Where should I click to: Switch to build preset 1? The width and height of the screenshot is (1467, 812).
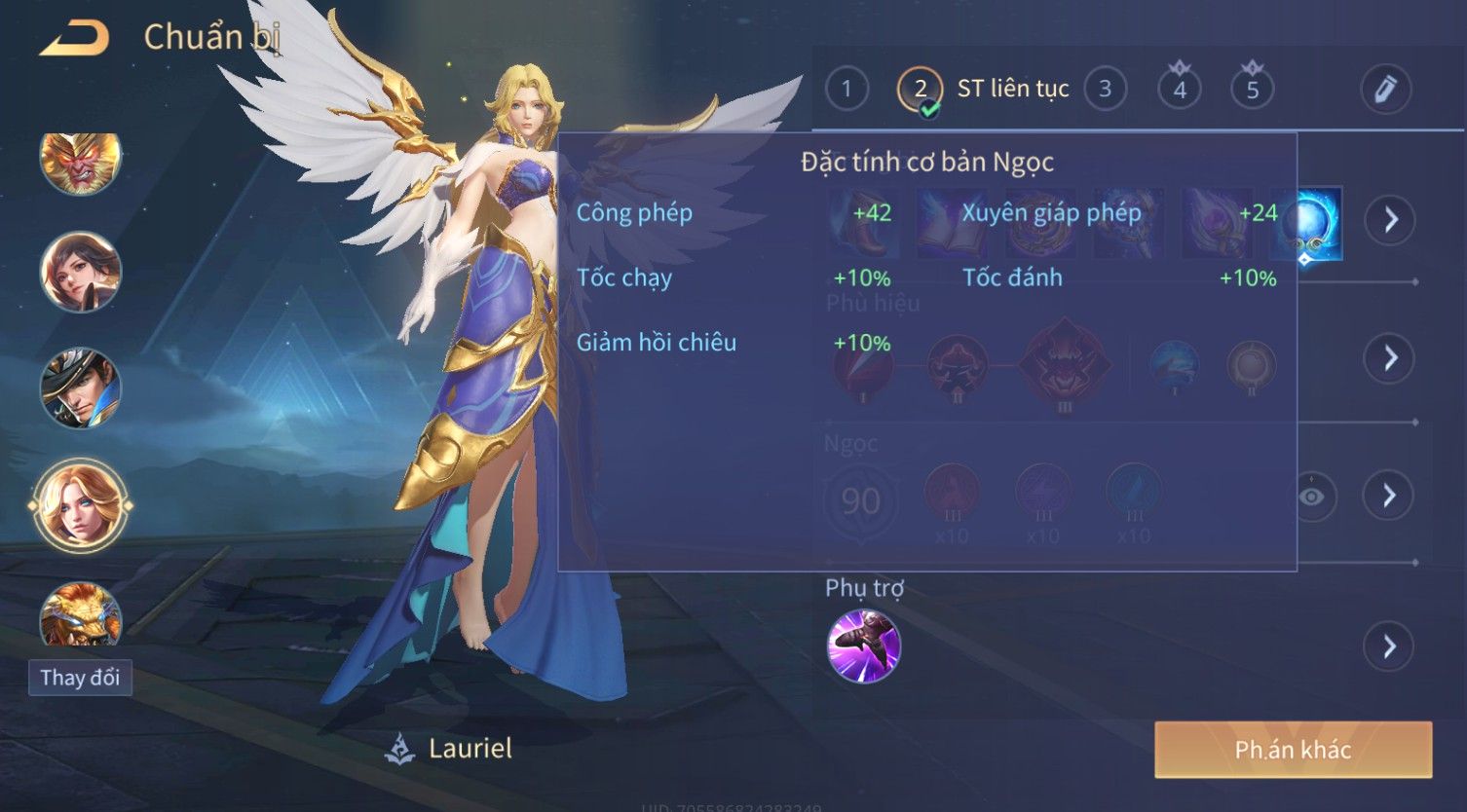tap(846, 90)
